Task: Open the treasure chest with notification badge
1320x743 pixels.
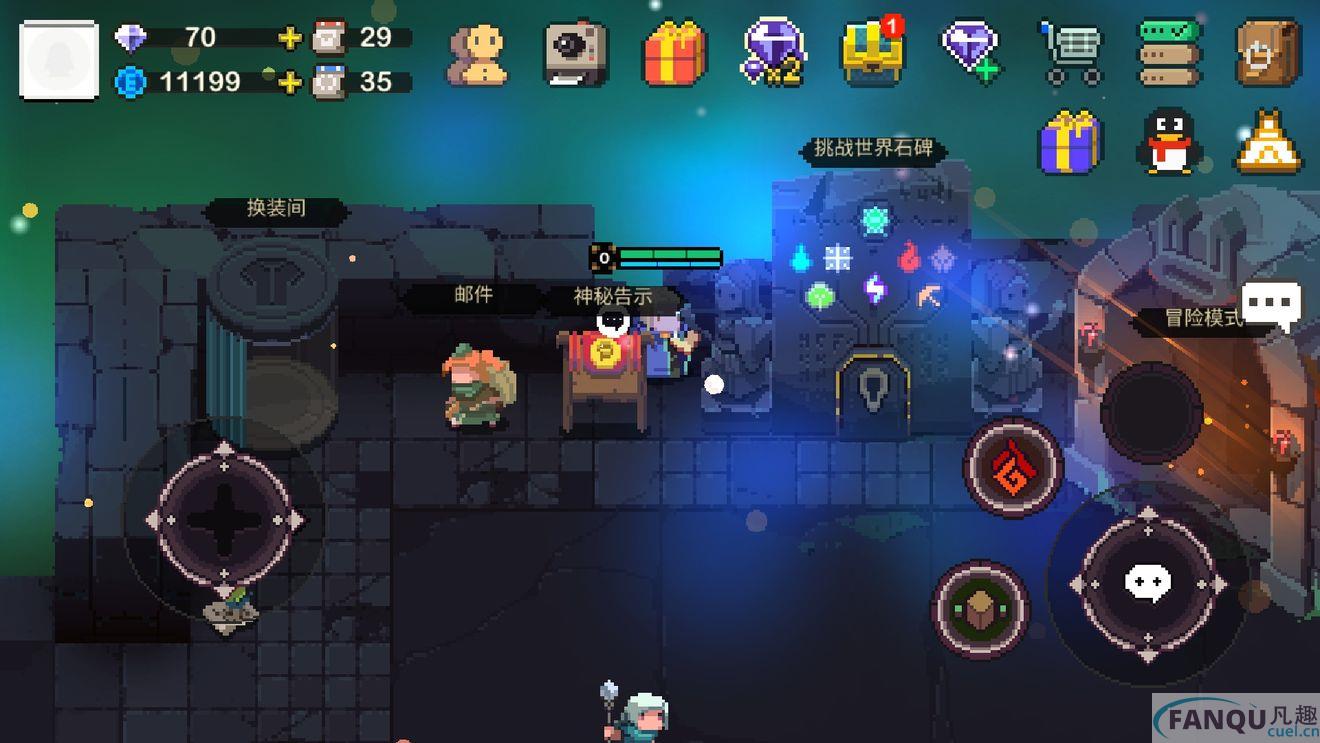Action: pos(872,54)
